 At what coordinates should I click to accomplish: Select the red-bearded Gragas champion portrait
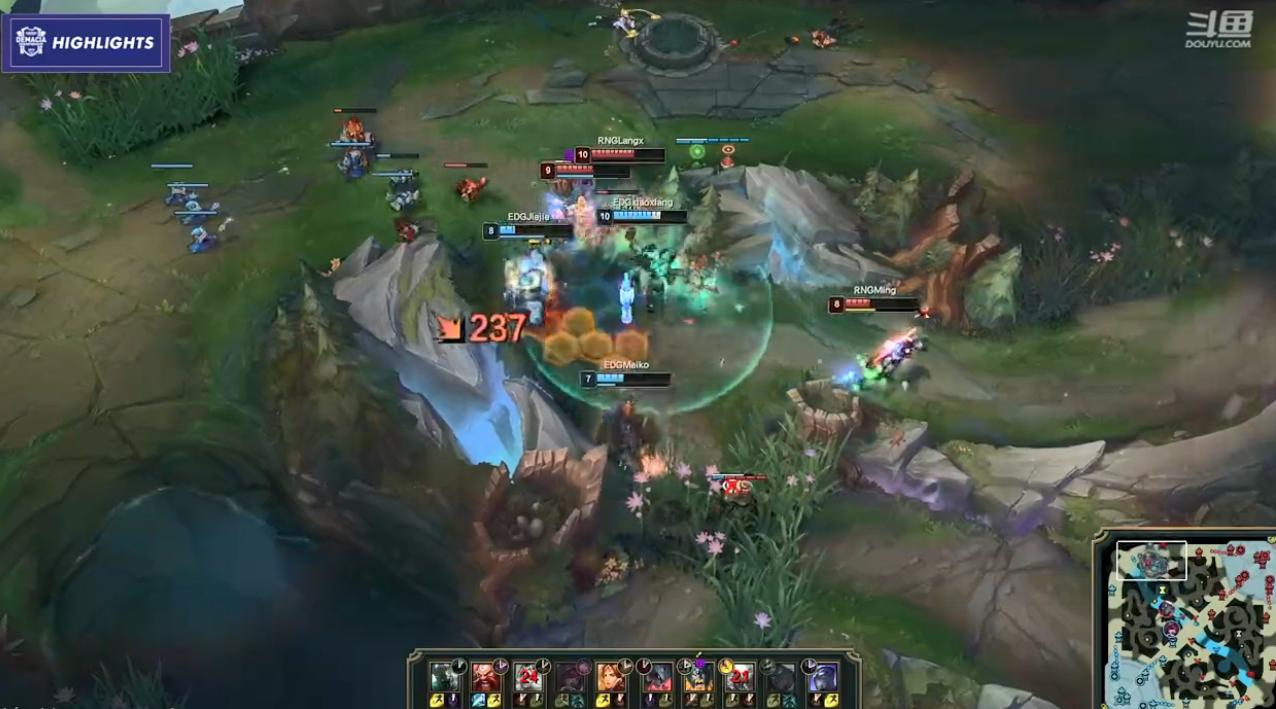pyautogui.click(x=485, y=677)
